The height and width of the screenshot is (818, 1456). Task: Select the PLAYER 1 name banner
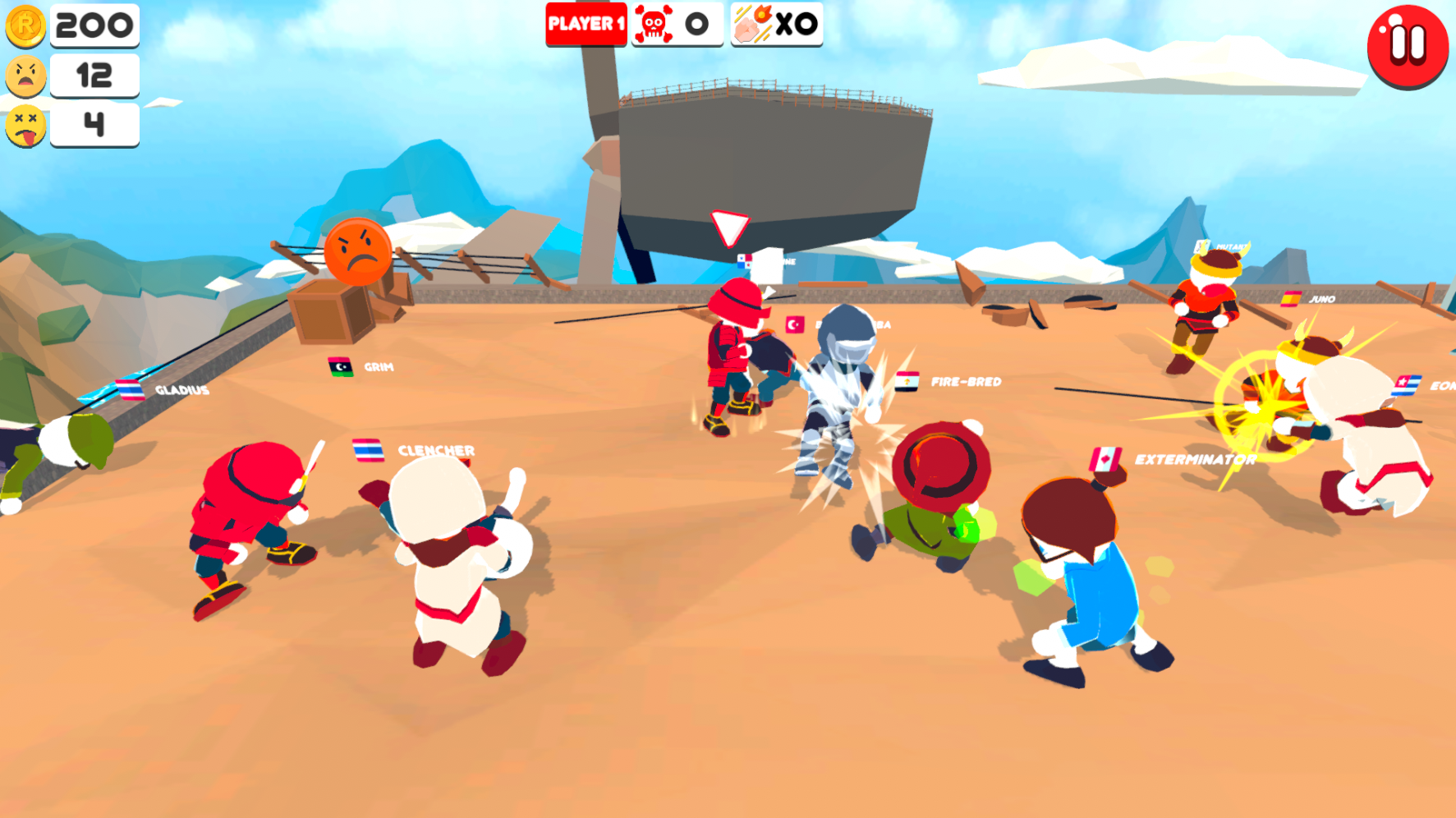tap(586, 24)
